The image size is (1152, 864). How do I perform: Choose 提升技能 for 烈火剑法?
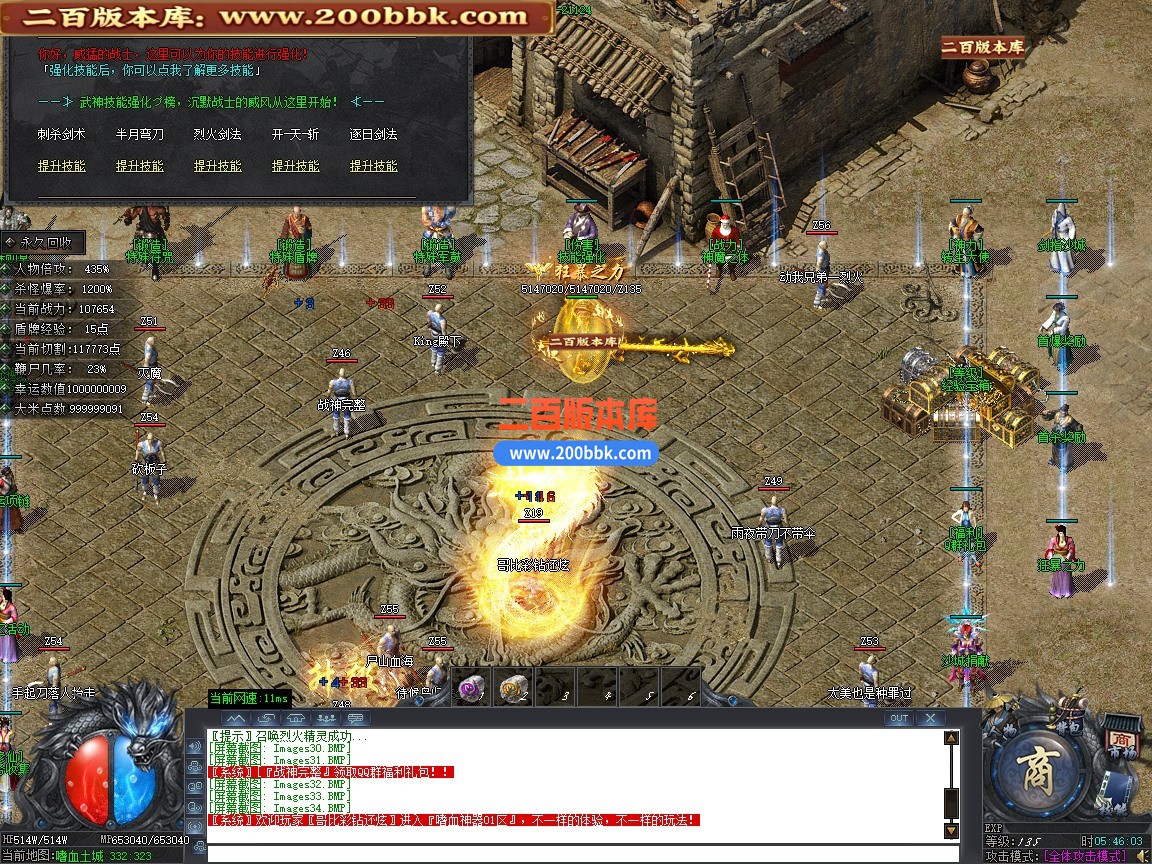218,166
